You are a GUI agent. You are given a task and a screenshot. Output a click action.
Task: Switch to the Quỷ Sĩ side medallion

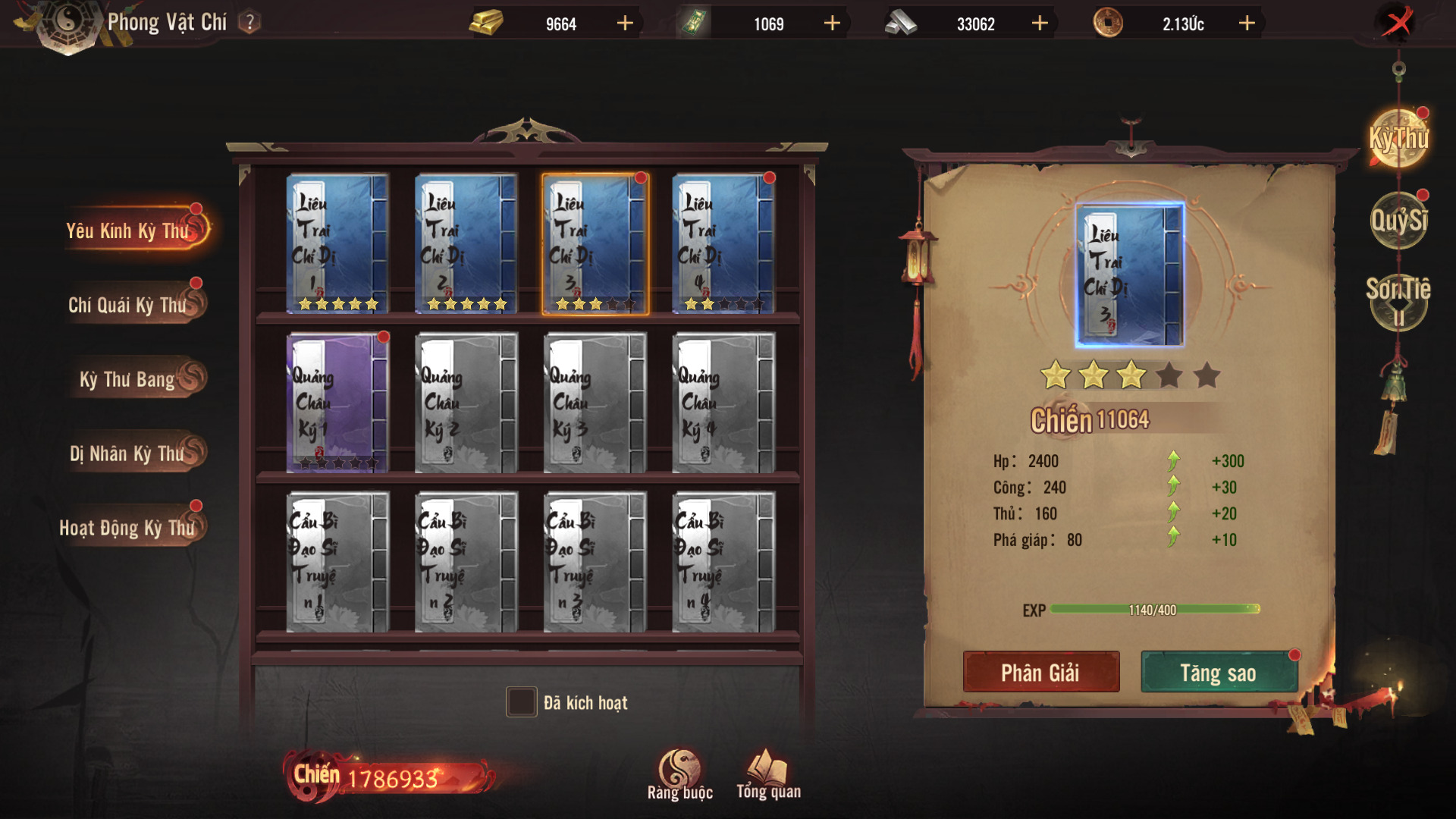point(1398,221)
